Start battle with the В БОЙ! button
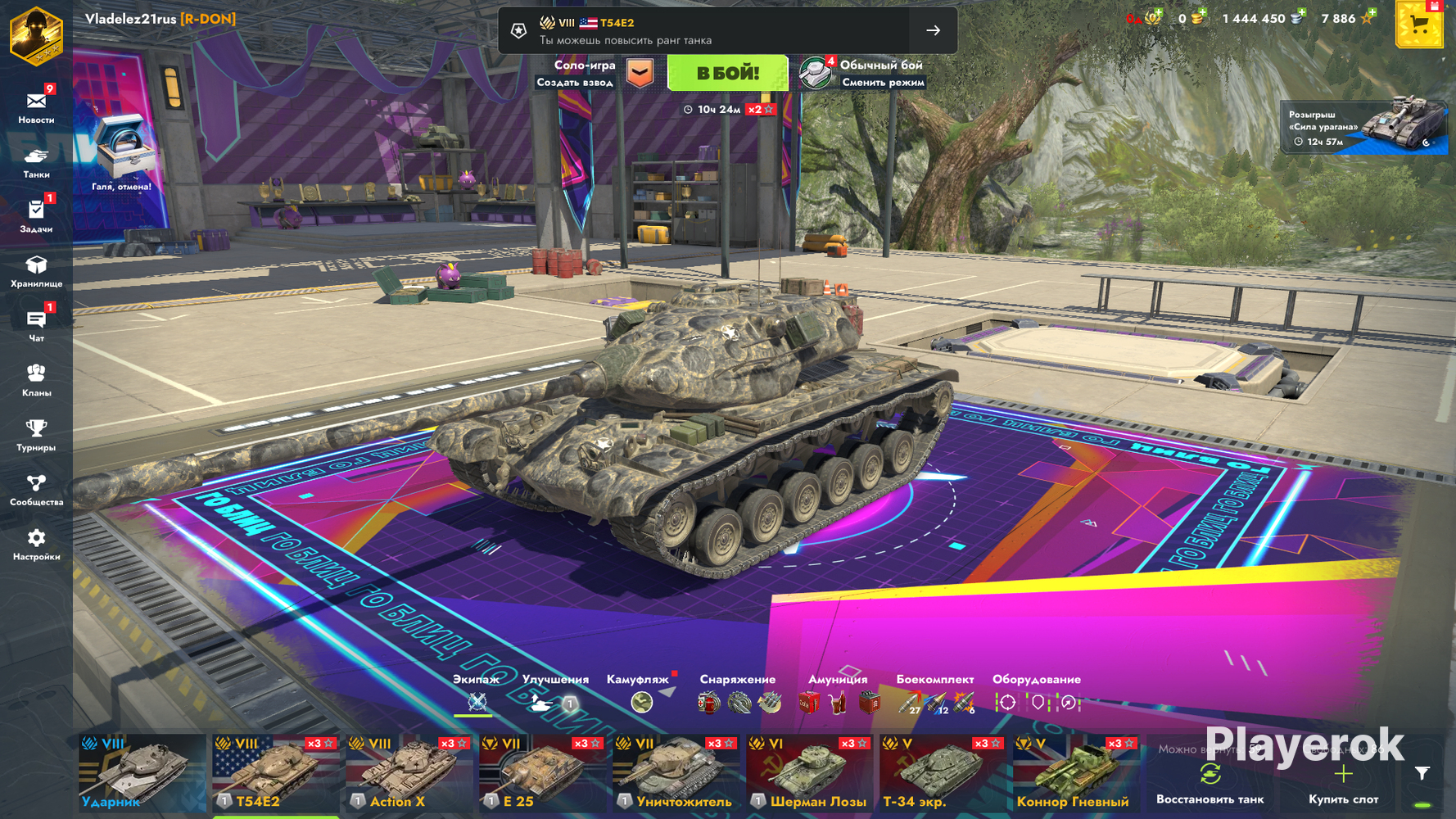The width and height of the screenshot is (1456, 819). tap(727, 73)
